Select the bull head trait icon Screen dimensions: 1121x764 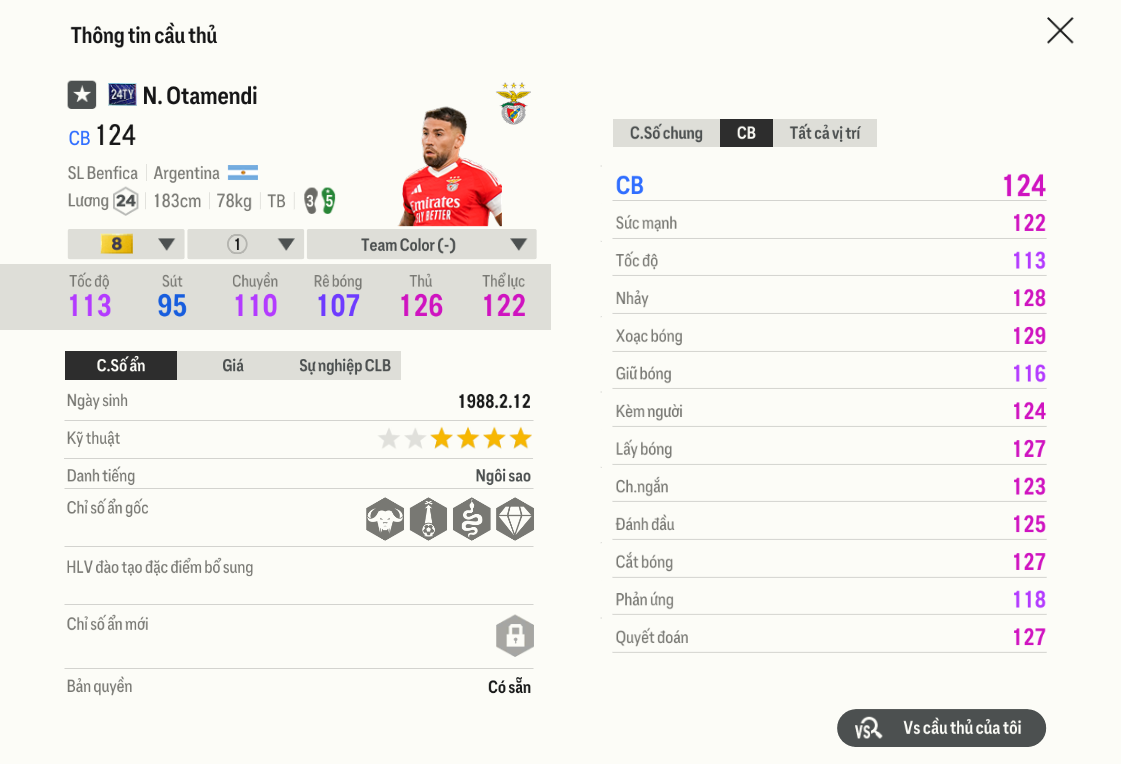point(385,519)
